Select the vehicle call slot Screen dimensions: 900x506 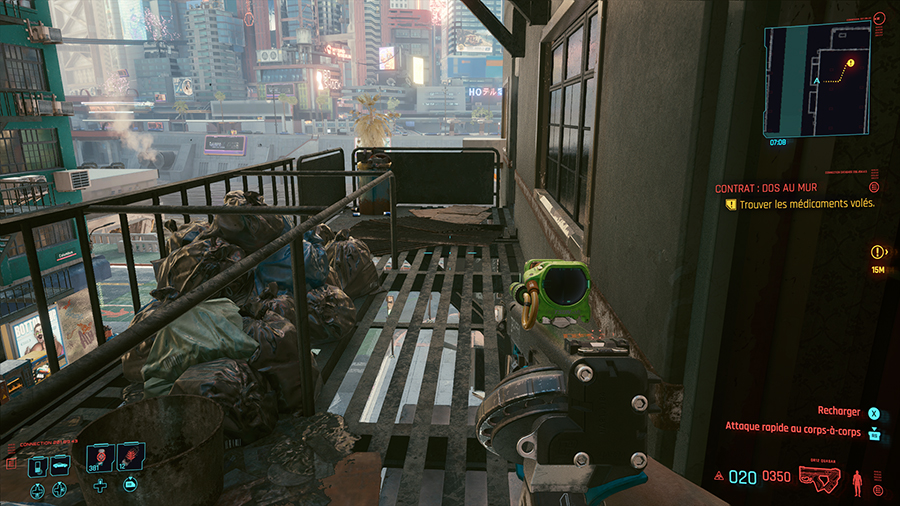pos(59,465)
